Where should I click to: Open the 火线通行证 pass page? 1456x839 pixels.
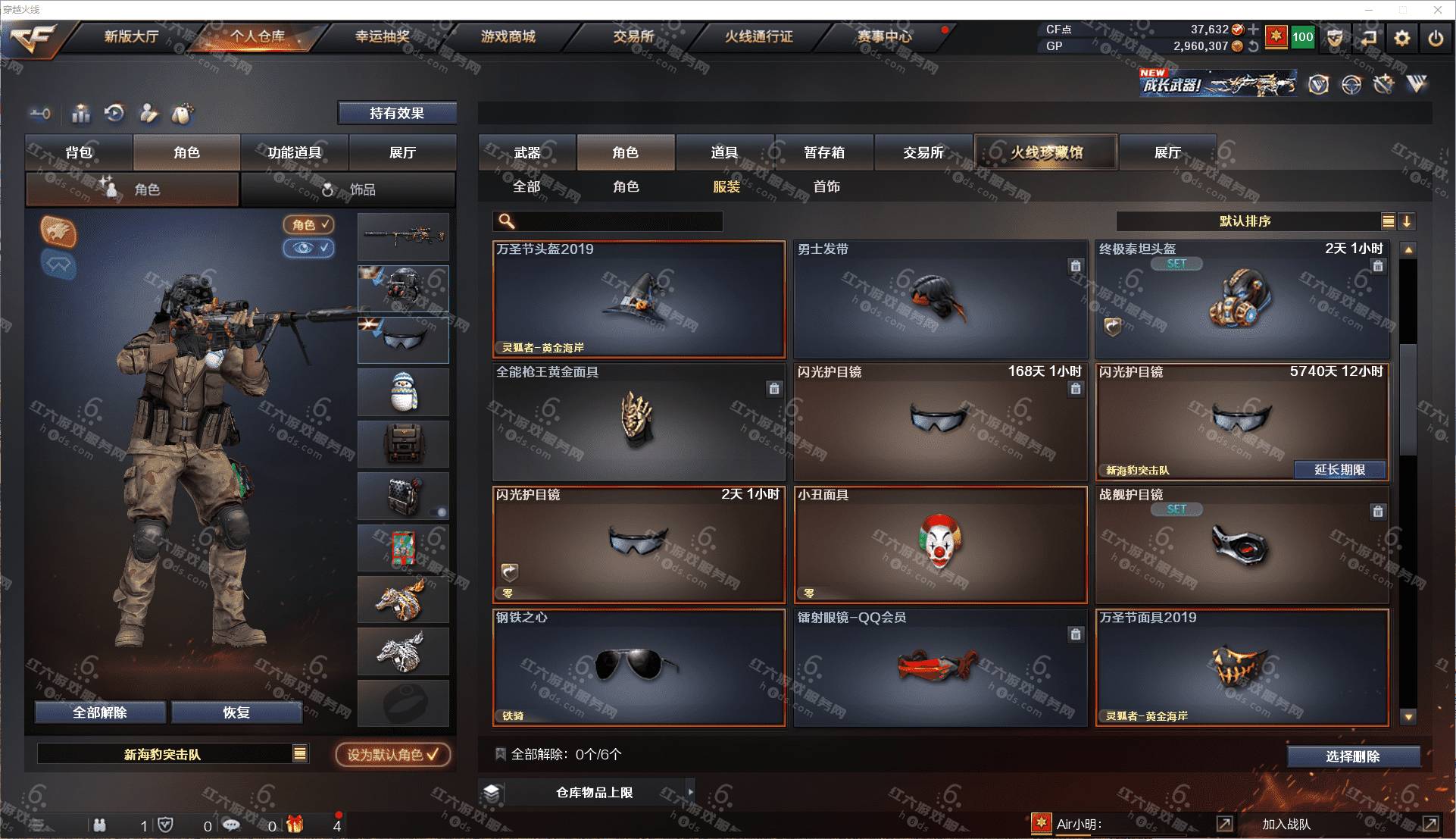pyautogui.click(x=758, y=36)
